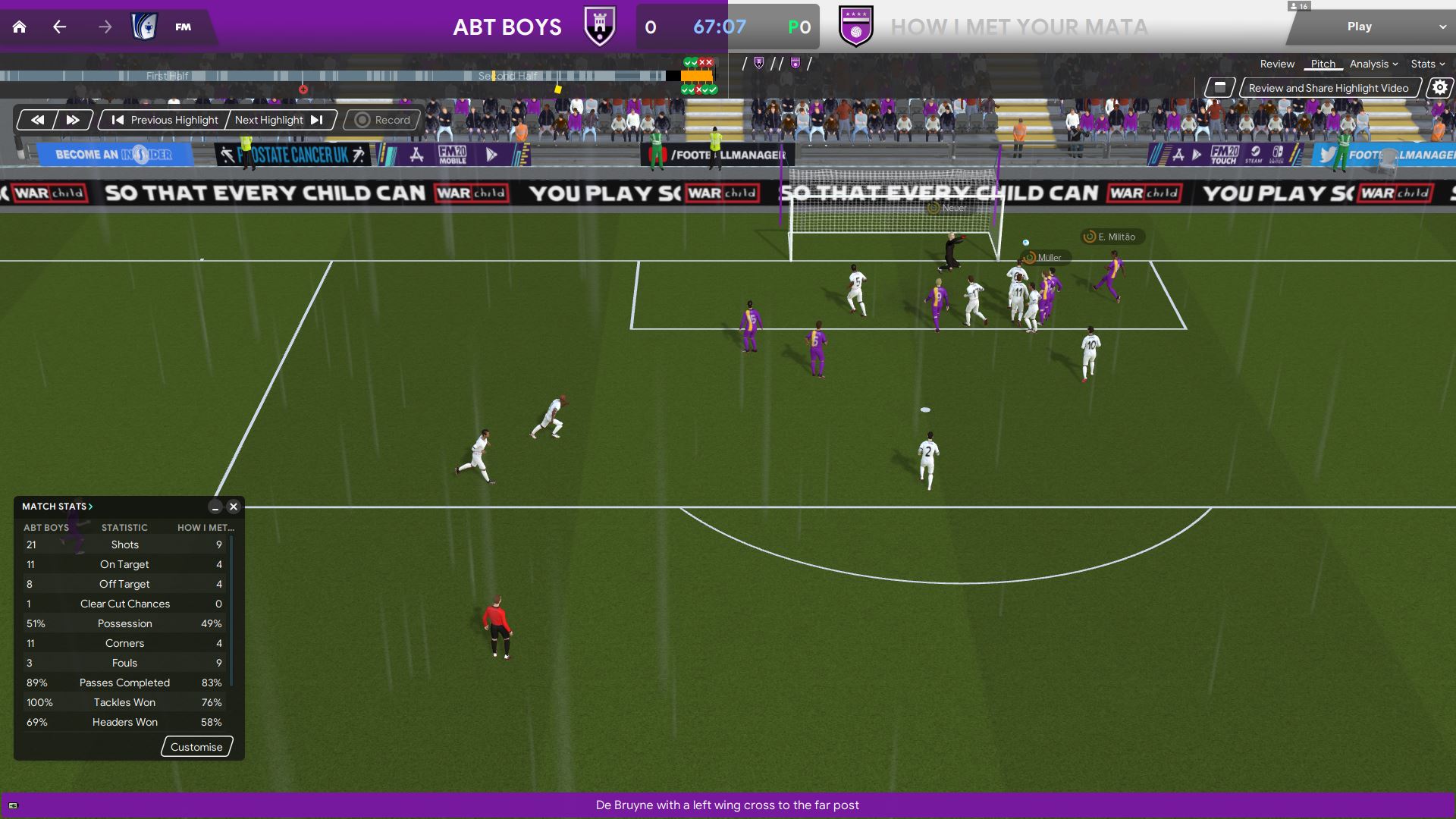Go to the Home screen
Screen dimensions: 1456x819
20,27
